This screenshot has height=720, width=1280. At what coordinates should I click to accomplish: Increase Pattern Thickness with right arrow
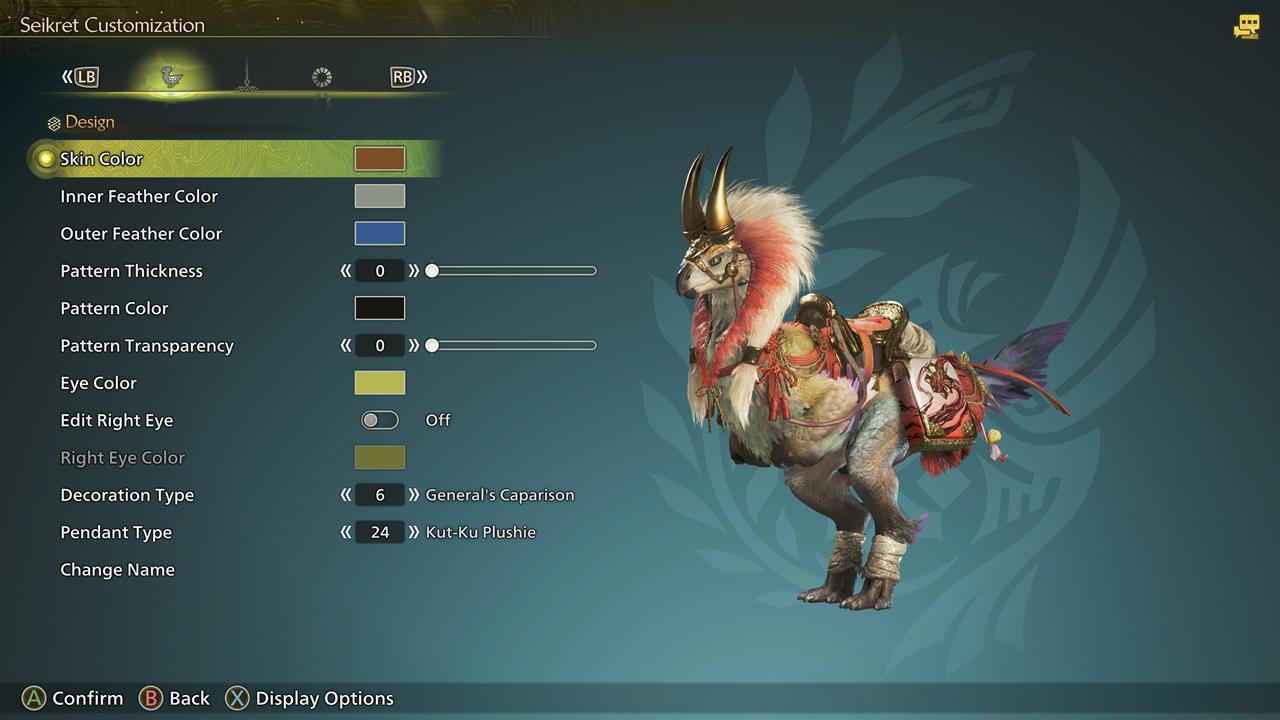point(413,271)
